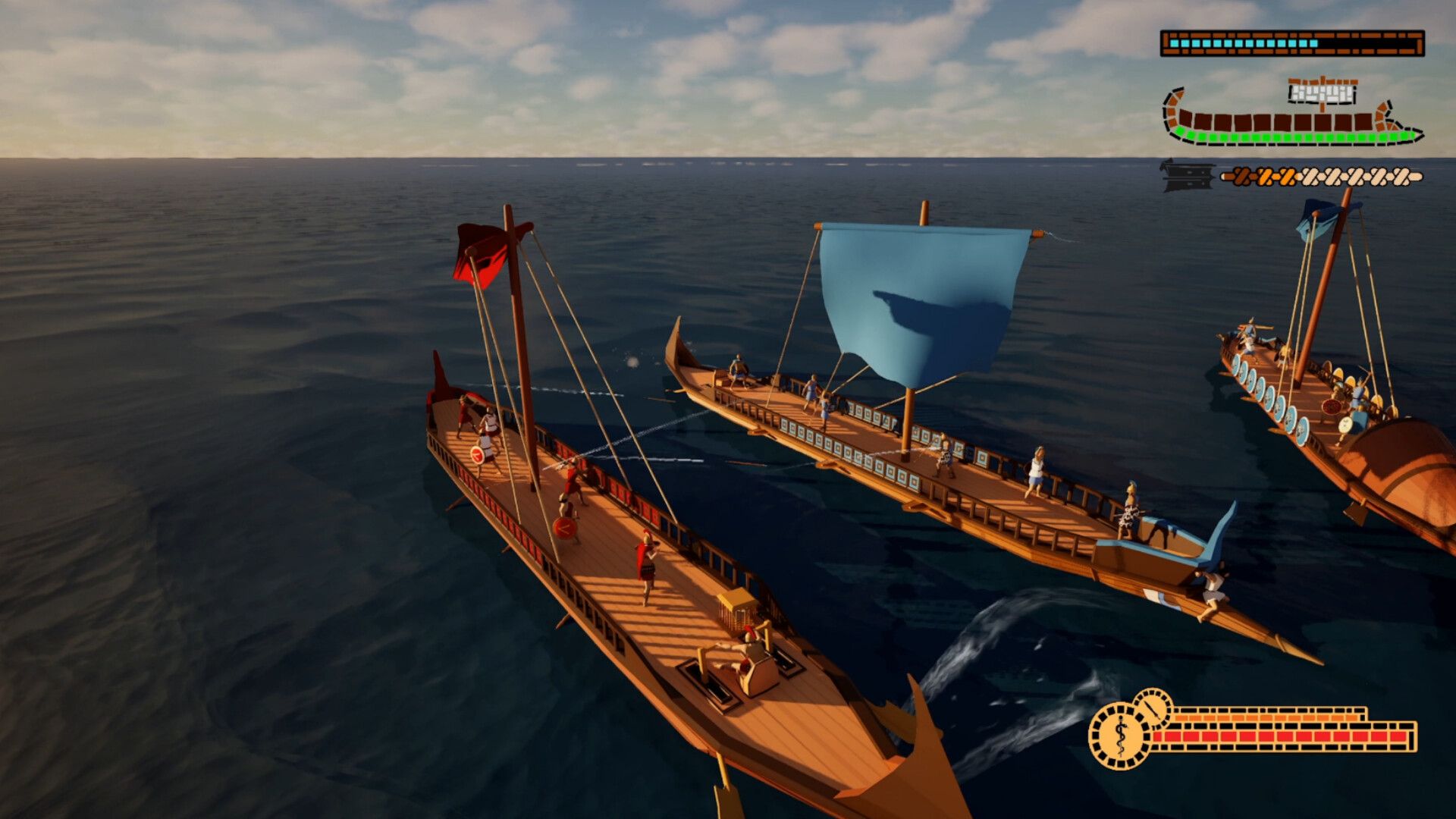
Task: Click the gauge dial icon above the health bar
Action: [1153, 708]
